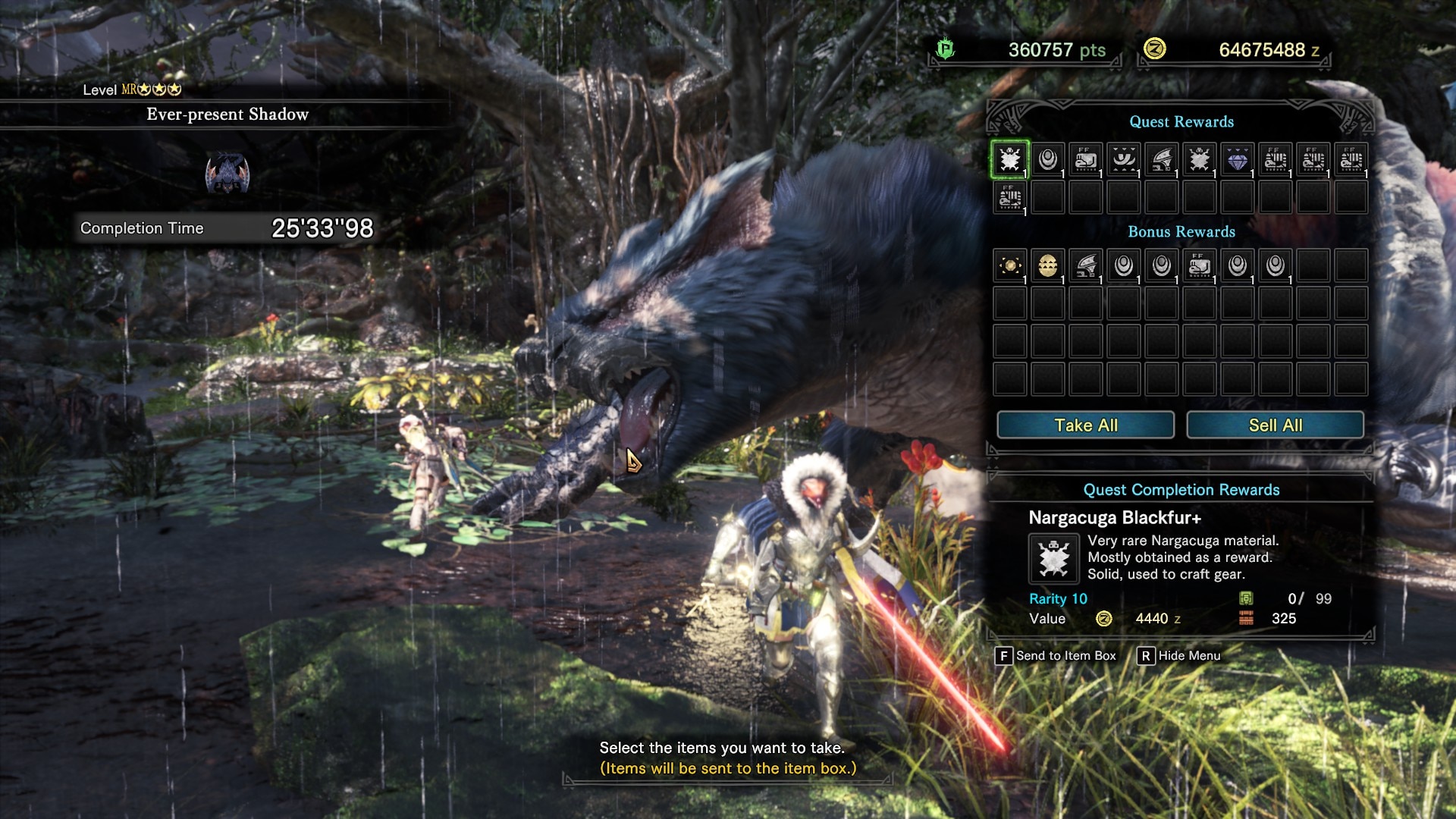Select the purple gem quest reward
This screenshot has height=819, width=1456.
point(1237,160)
